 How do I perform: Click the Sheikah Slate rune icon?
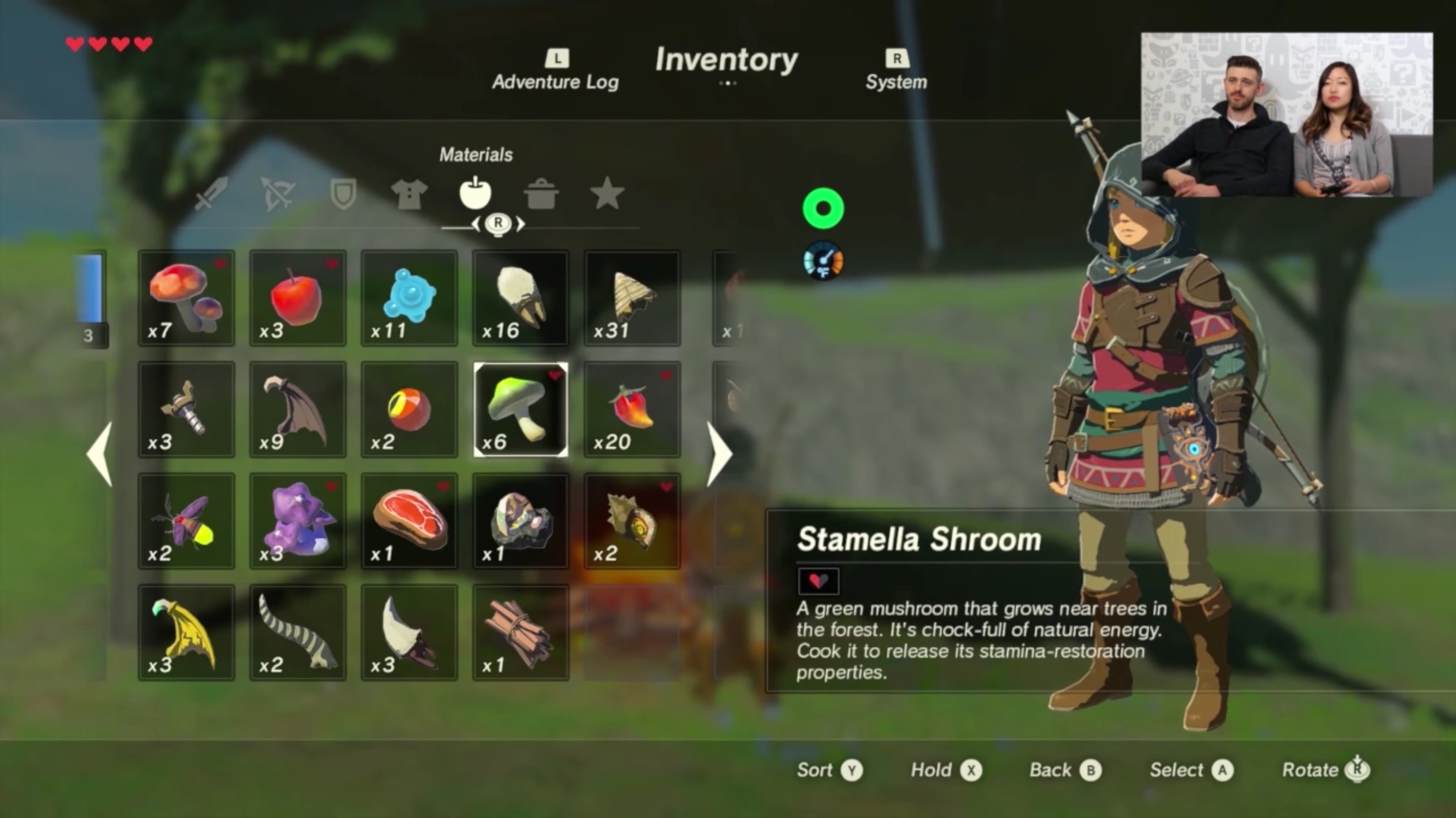pyautogui.click(x=823, y=208)
